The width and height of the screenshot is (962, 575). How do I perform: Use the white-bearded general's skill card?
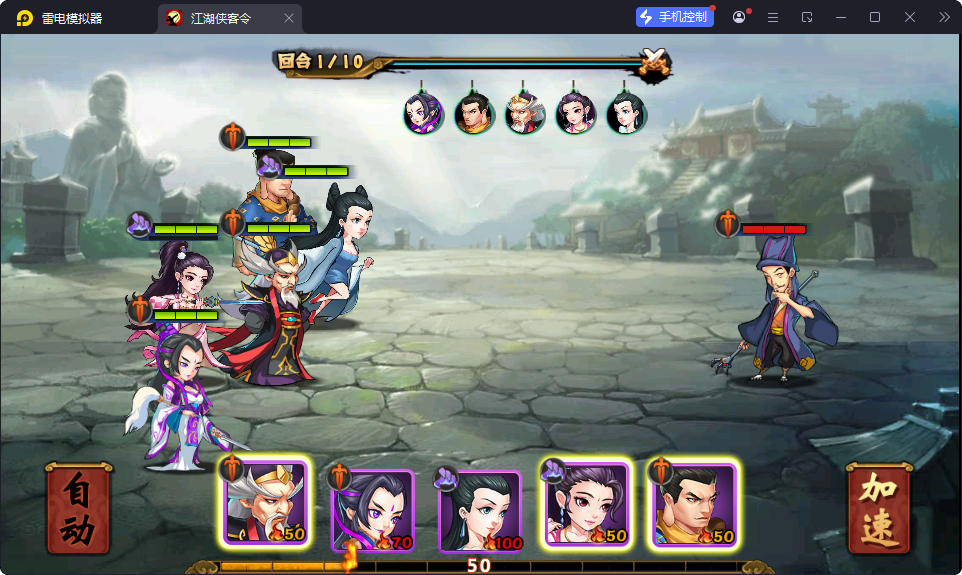click(265, 504)
